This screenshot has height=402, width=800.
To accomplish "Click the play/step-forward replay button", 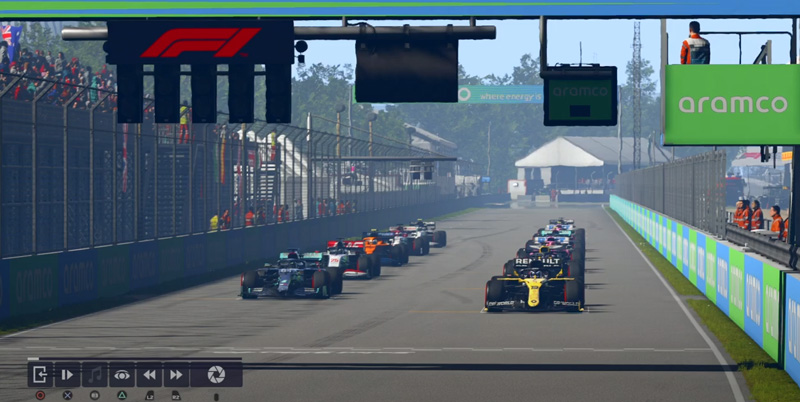I will point(67,374).
